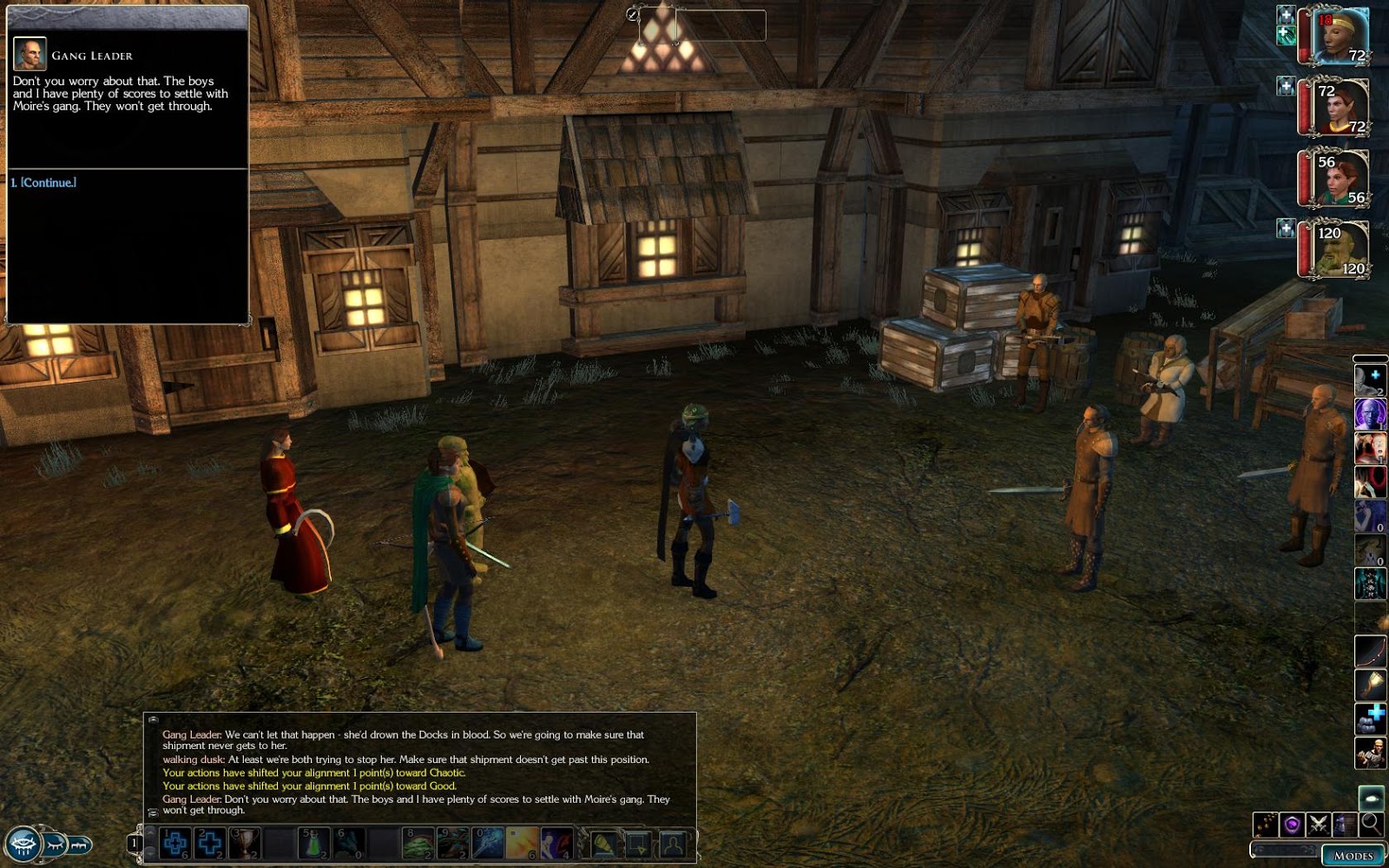The height and width of the screenshot is (868, 1389).
Task: Click the bow icon in right sidebar
Action: click(1370, 651)
